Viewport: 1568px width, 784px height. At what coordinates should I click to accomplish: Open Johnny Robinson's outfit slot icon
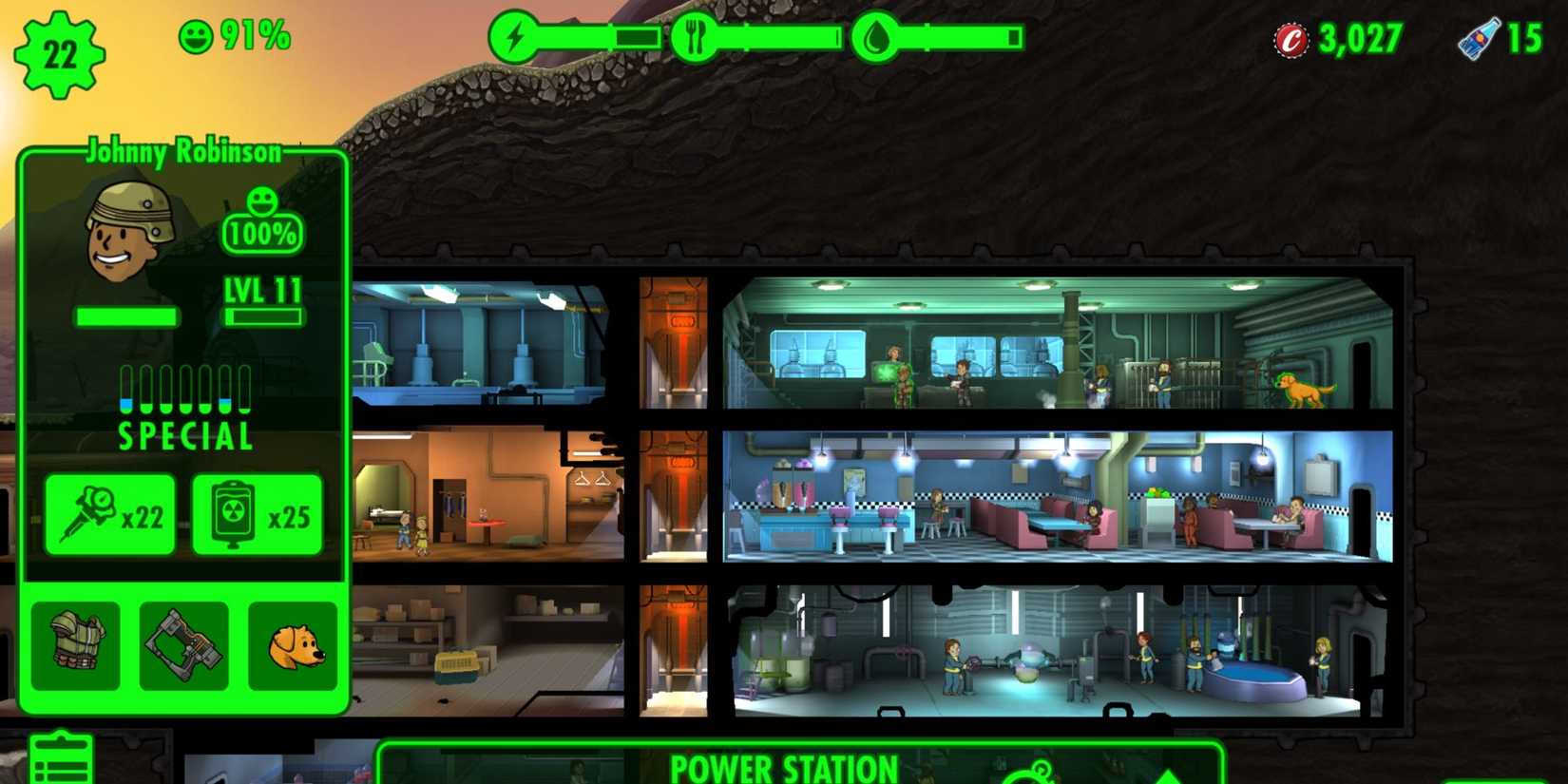pos(78,646)
